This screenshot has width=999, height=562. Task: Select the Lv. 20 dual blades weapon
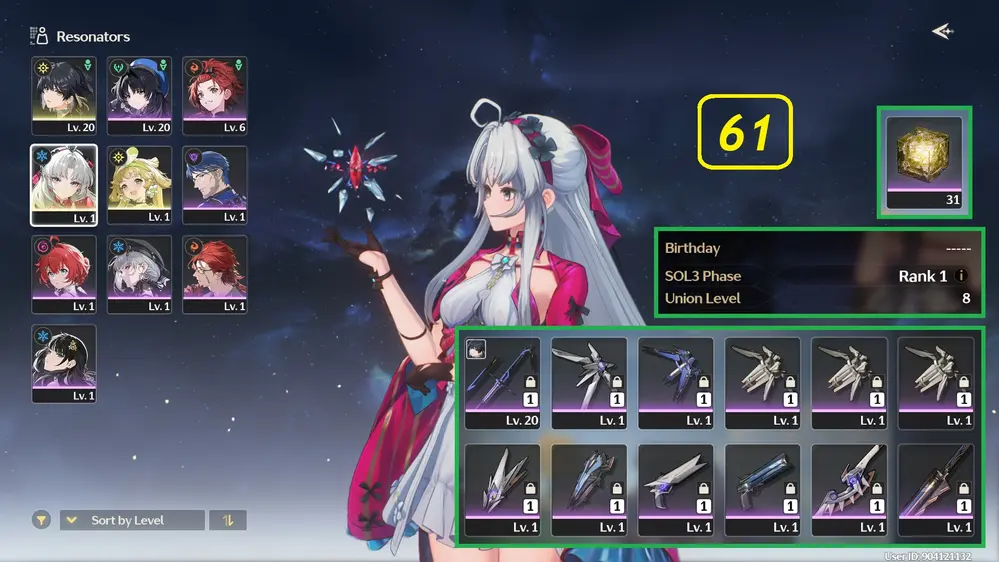pos(502,382)
